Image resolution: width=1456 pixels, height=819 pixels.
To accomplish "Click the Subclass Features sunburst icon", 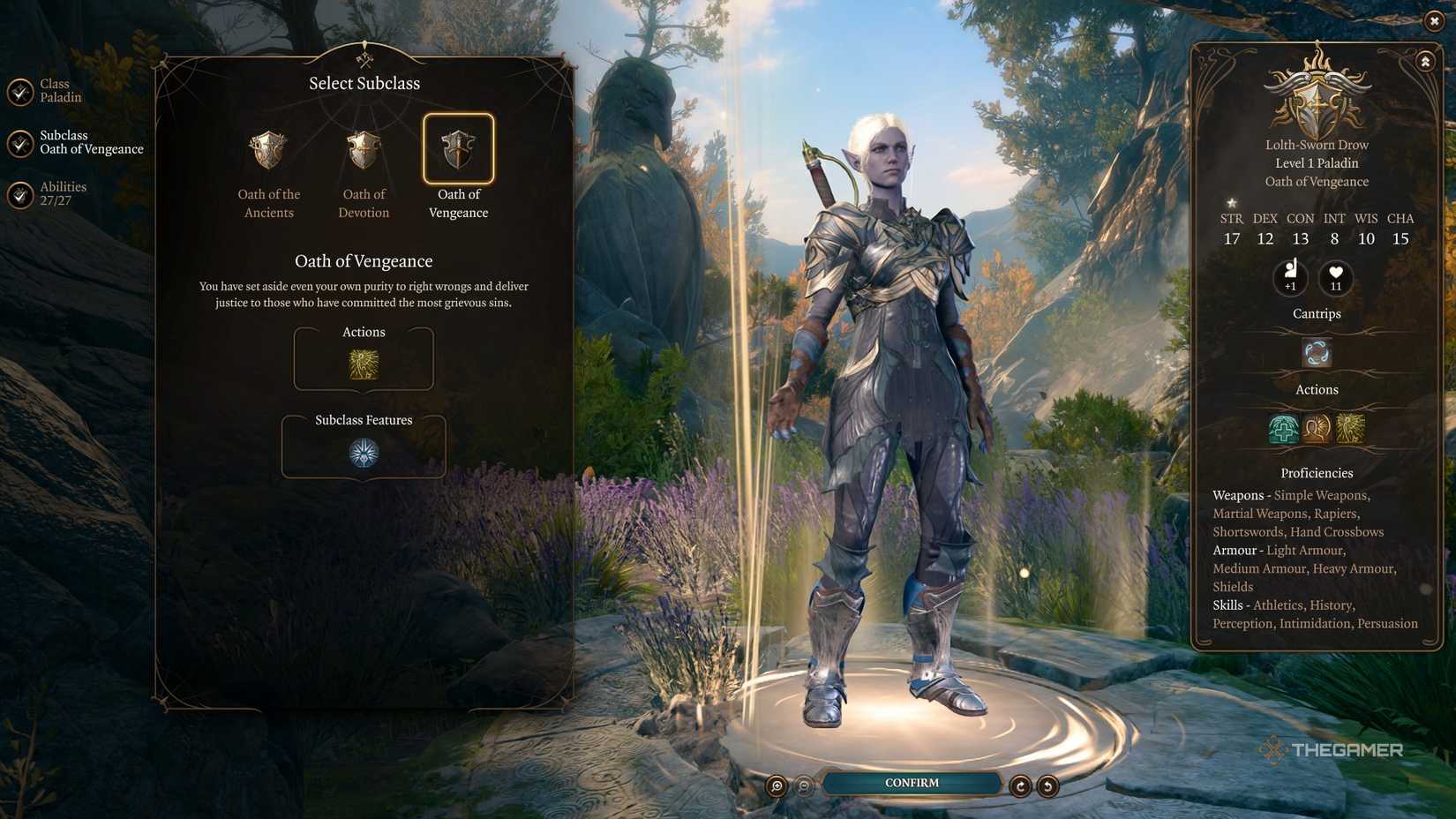I will point(363,453).
